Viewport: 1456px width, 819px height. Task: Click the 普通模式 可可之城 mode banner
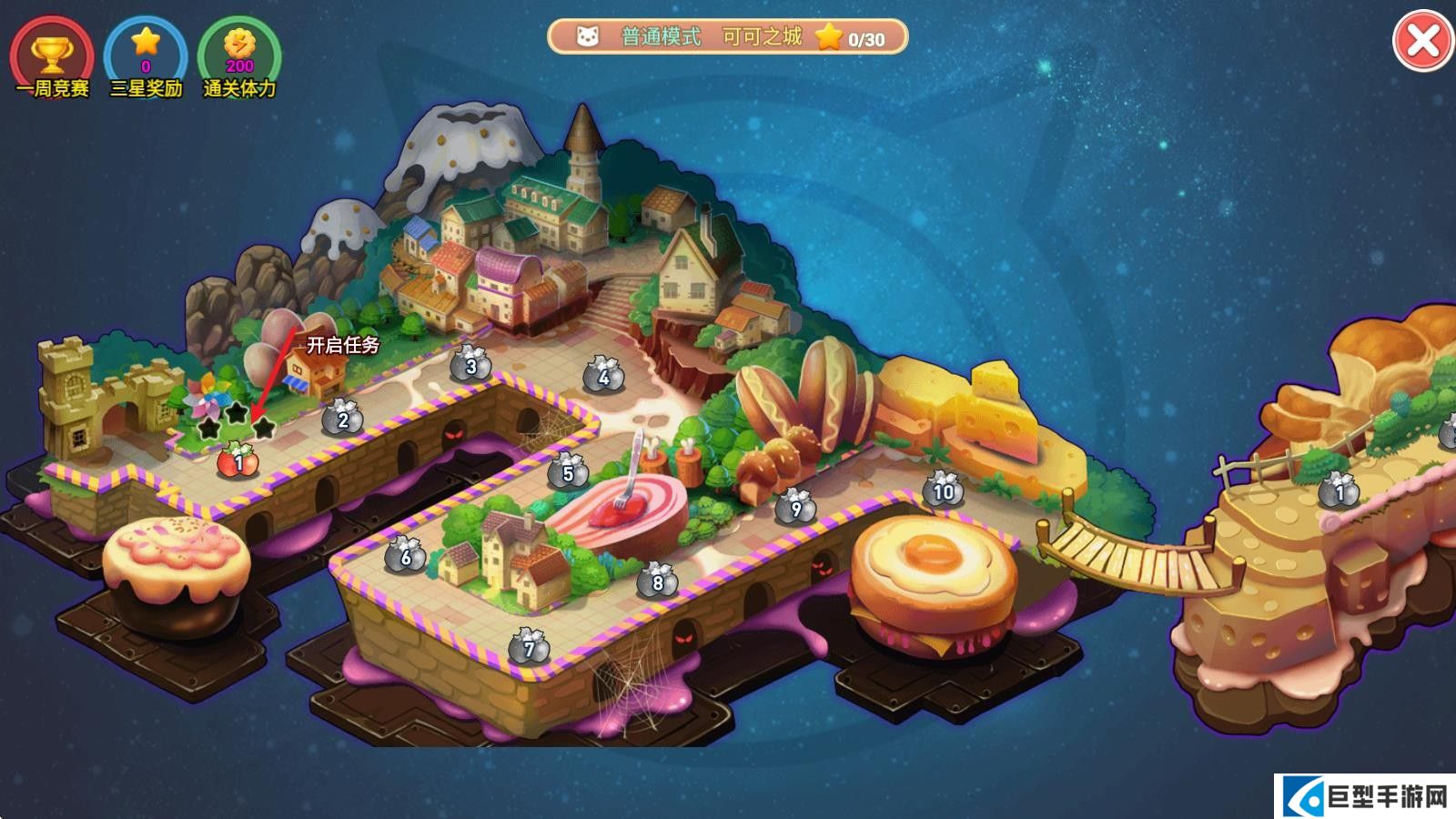727,37
